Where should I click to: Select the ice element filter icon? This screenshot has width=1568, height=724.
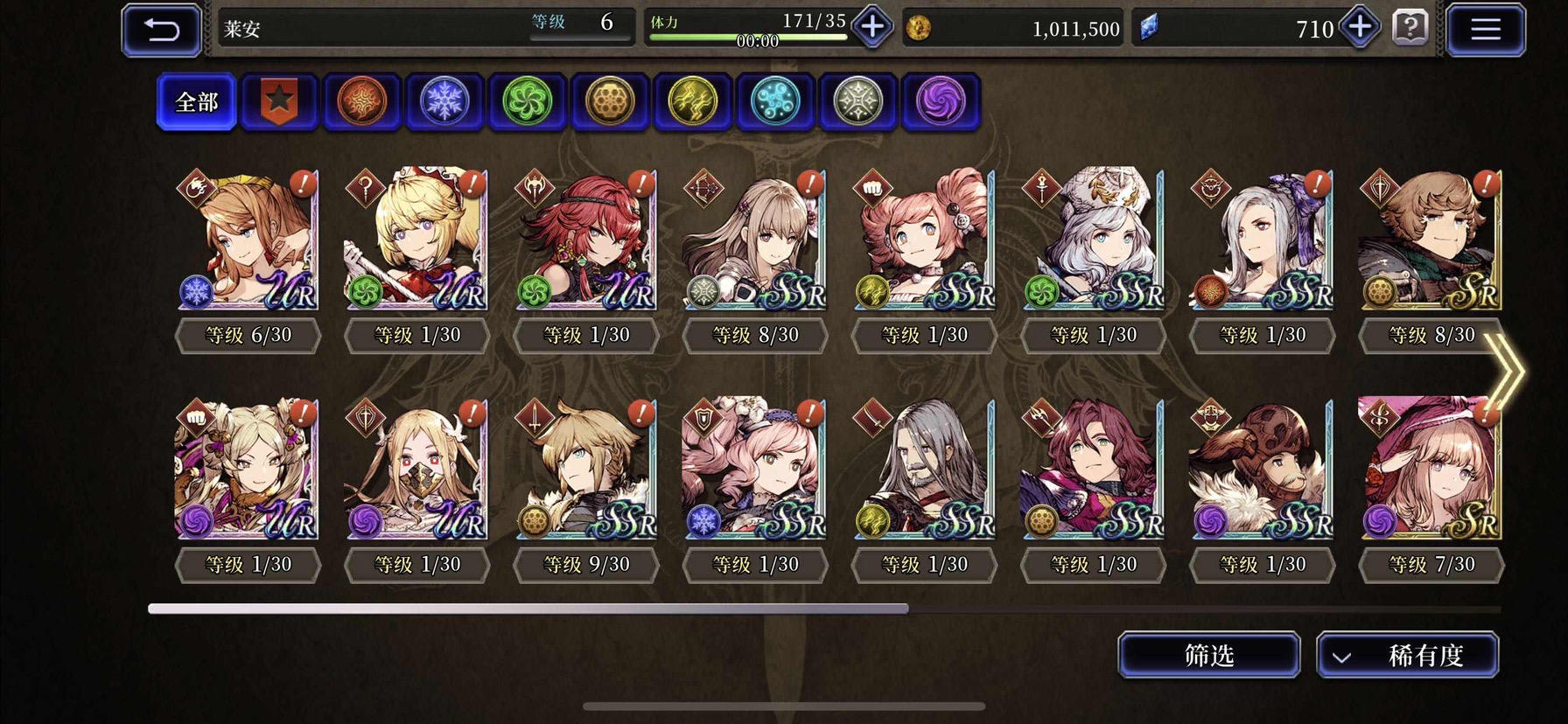444,101
